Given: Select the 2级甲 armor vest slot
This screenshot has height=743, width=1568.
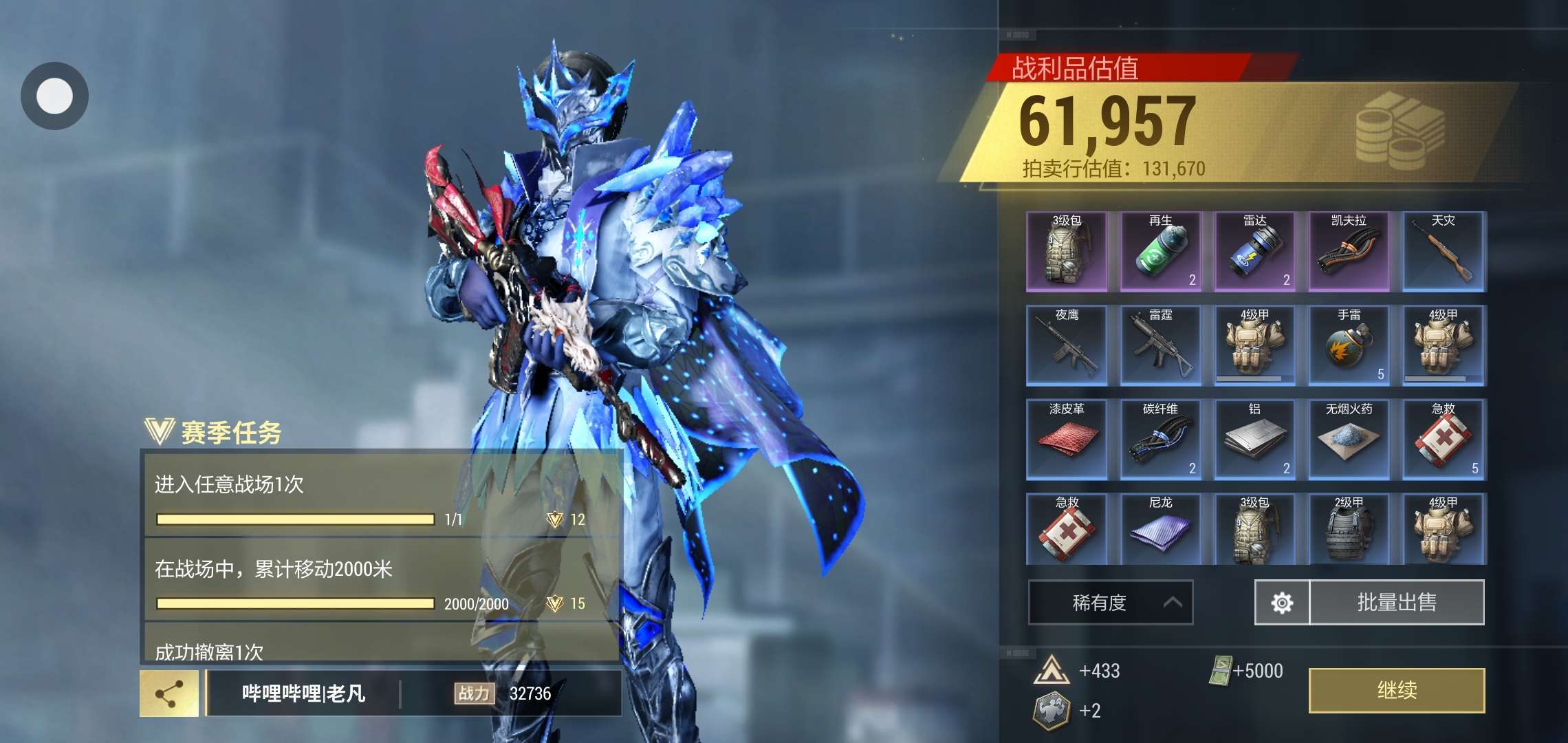Looking at the screenshot, I should (1349, 529).
